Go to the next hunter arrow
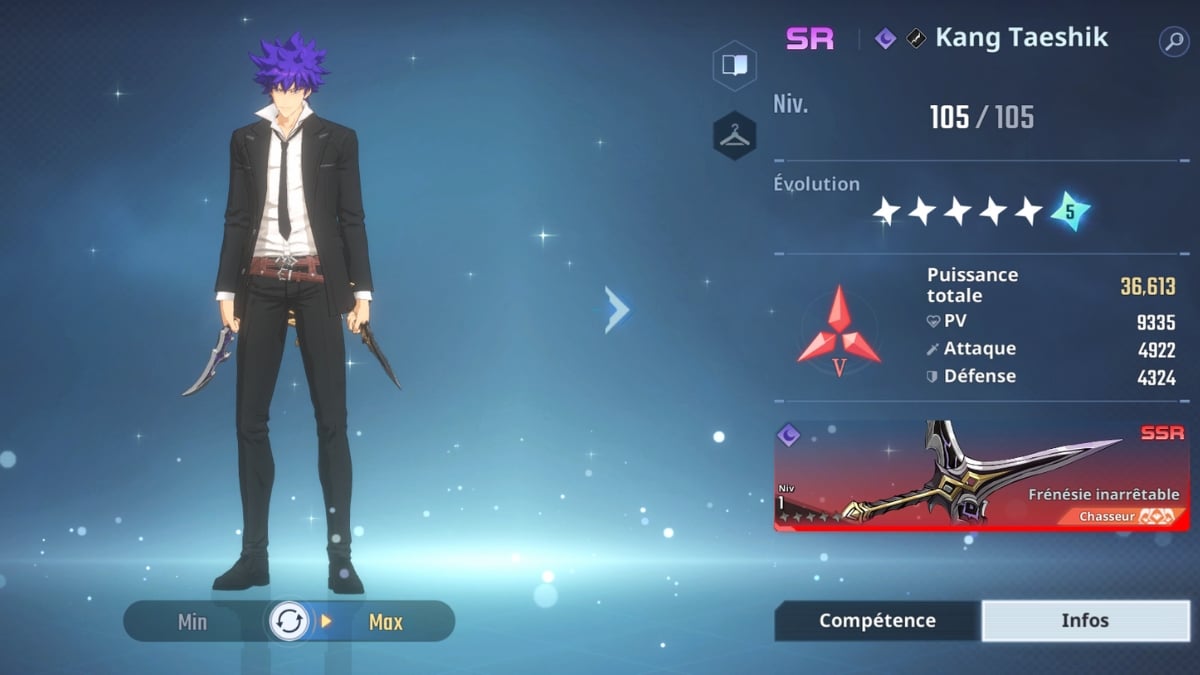 coord(617,310)
